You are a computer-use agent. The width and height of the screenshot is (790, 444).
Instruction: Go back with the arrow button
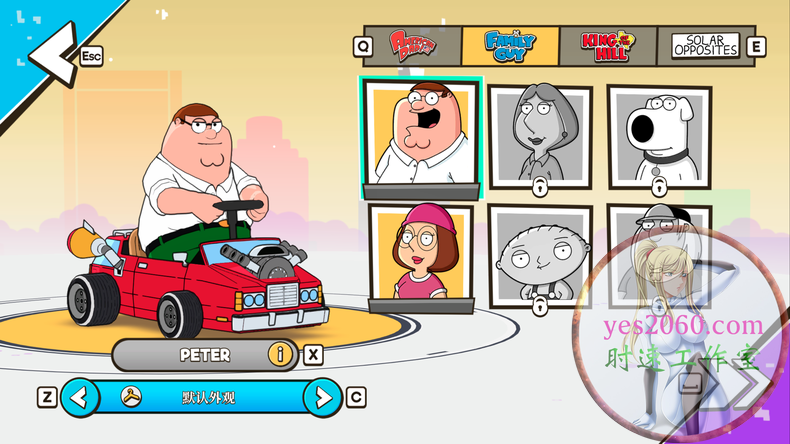point(48,52)
